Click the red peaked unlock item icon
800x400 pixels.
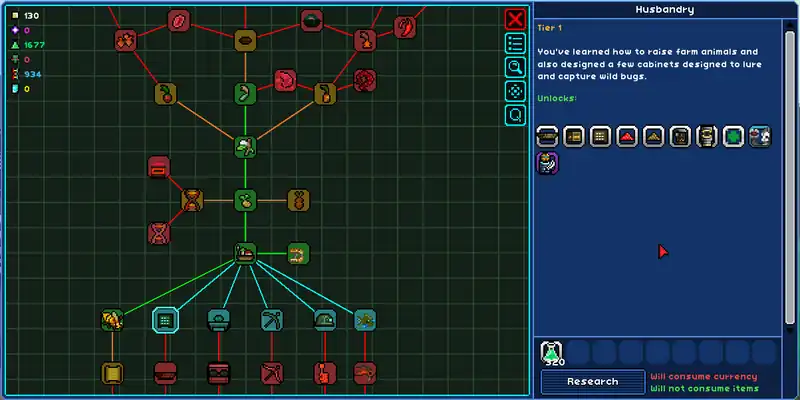tap(627, 136)
